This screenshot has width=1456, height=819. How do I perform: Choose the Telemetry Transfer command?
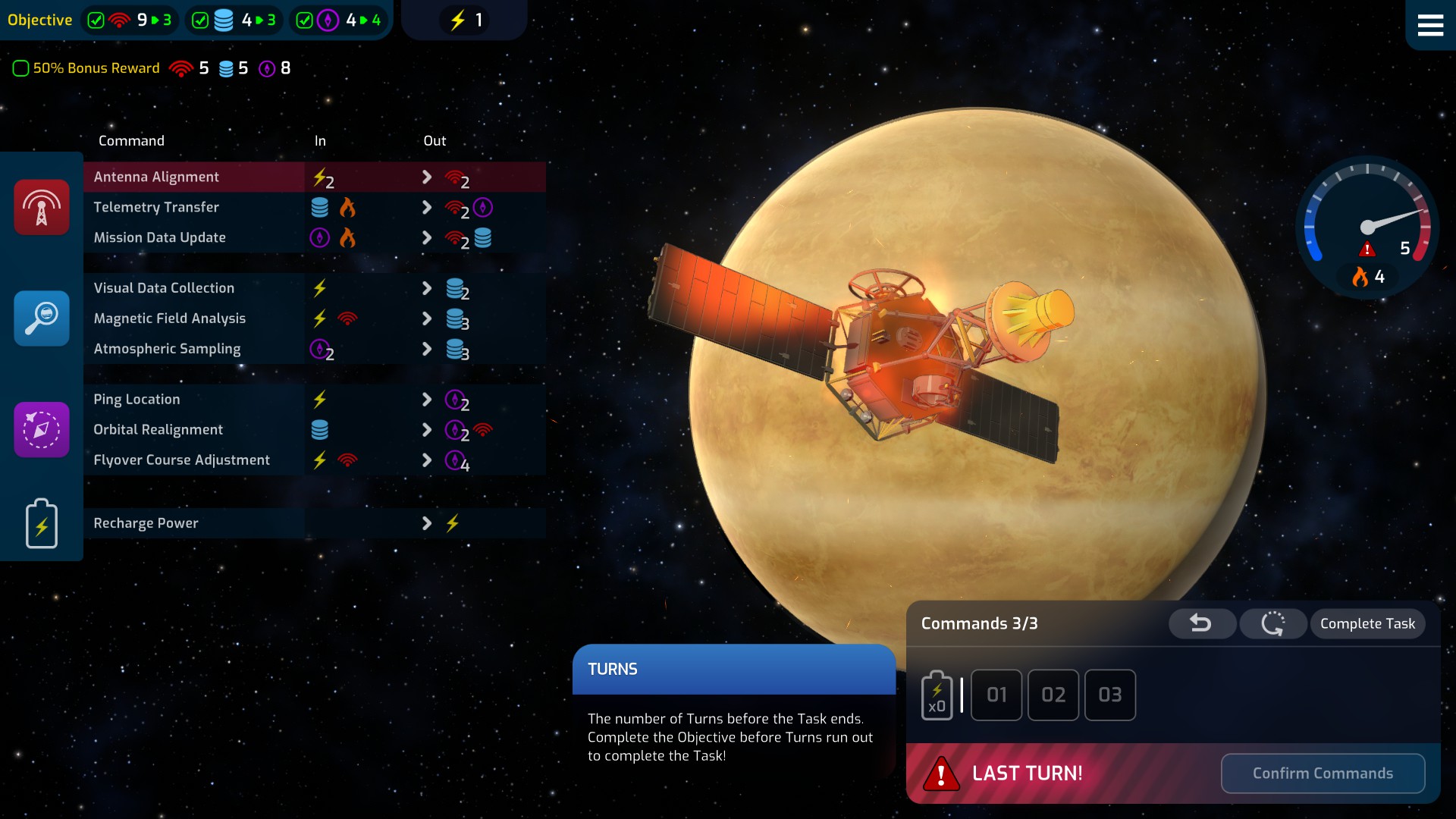tap(156, 207)
